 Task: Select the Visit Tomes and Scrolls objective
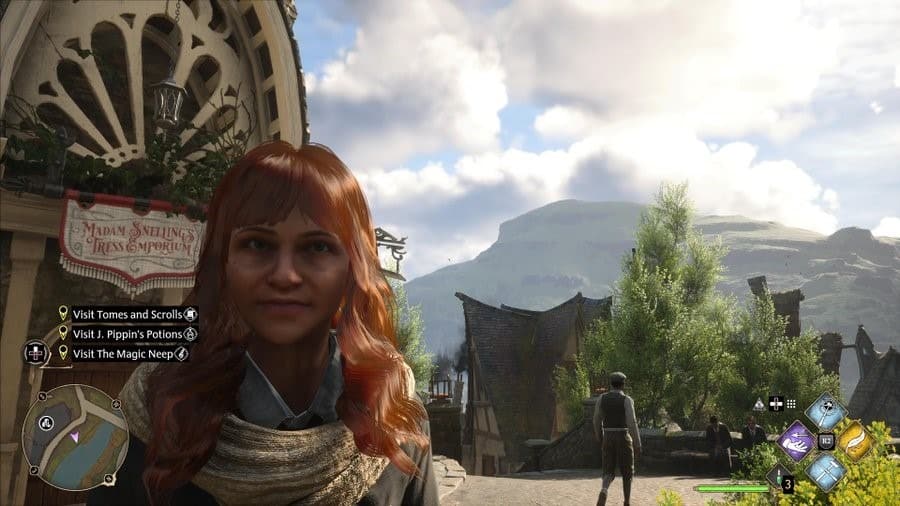[127, 314]
